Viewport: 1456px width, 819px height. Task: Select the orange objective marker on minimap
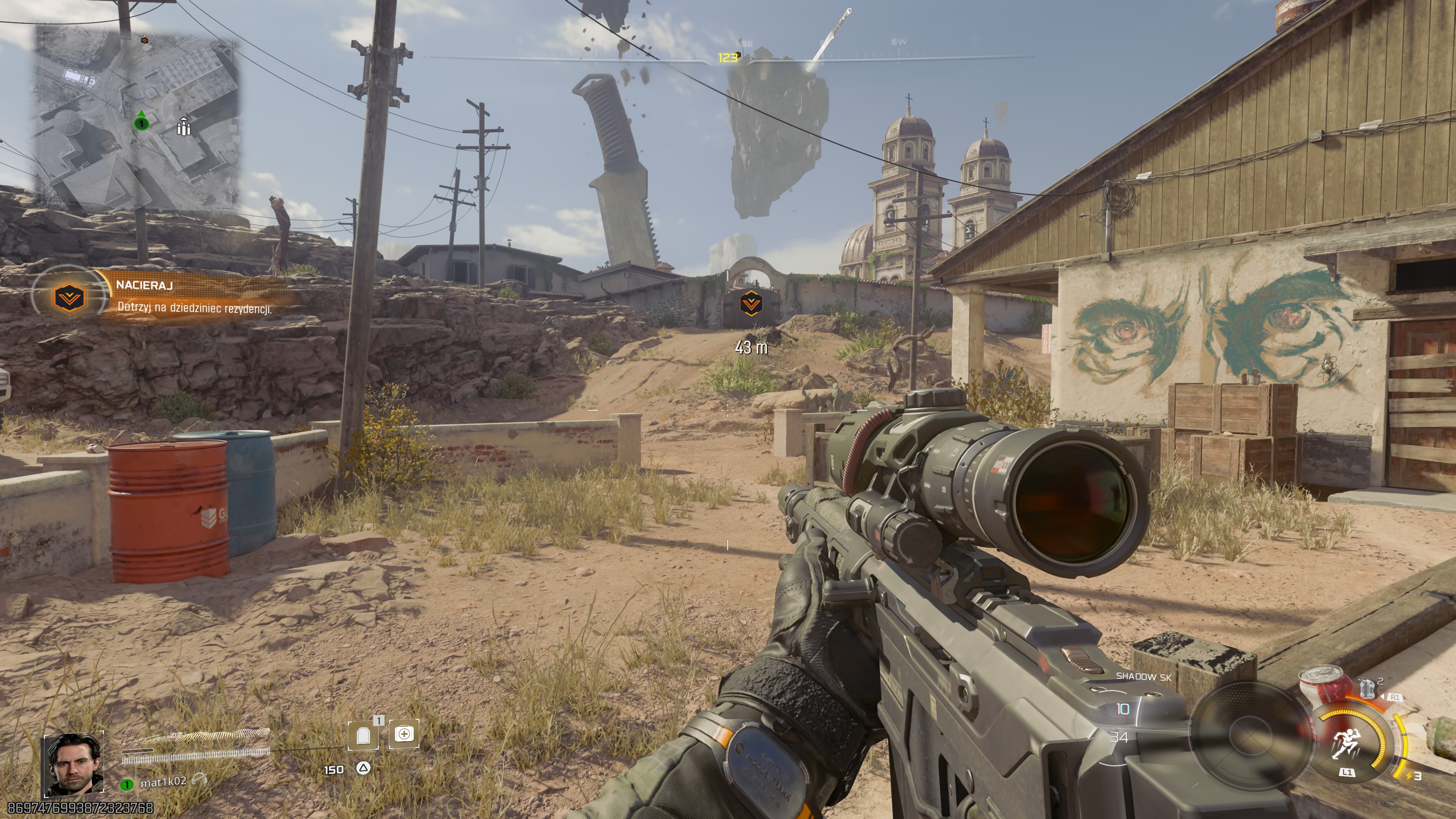point(145,39)
